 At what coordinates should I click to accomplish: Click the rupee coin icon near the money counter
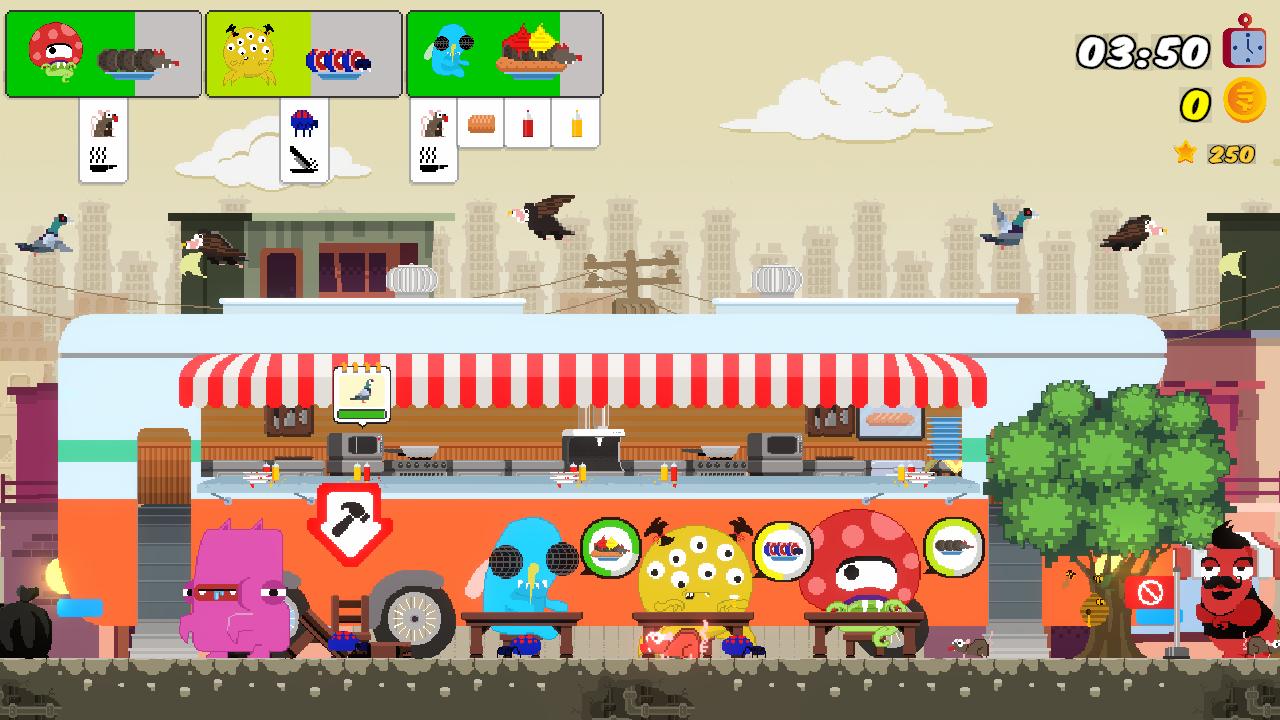pos(1244,100)
